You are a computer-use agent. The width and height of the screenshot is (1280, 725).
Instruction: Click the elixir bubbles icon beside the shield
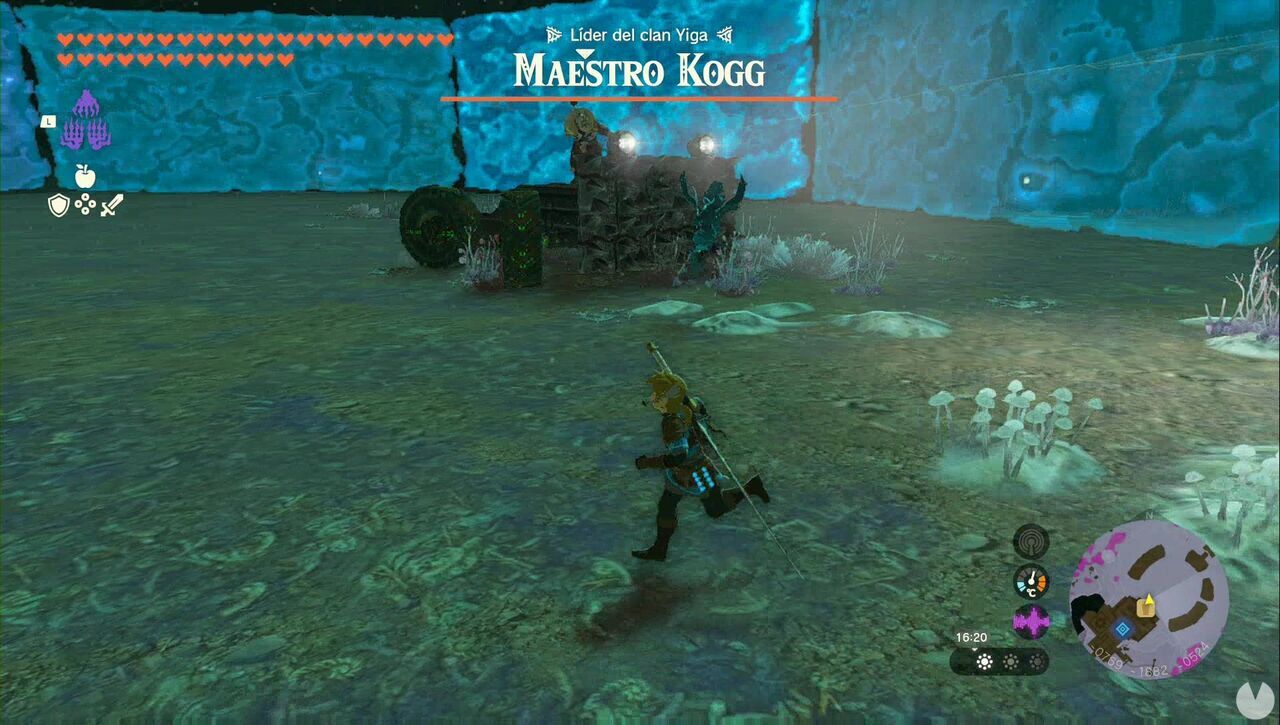click(86, 204)
